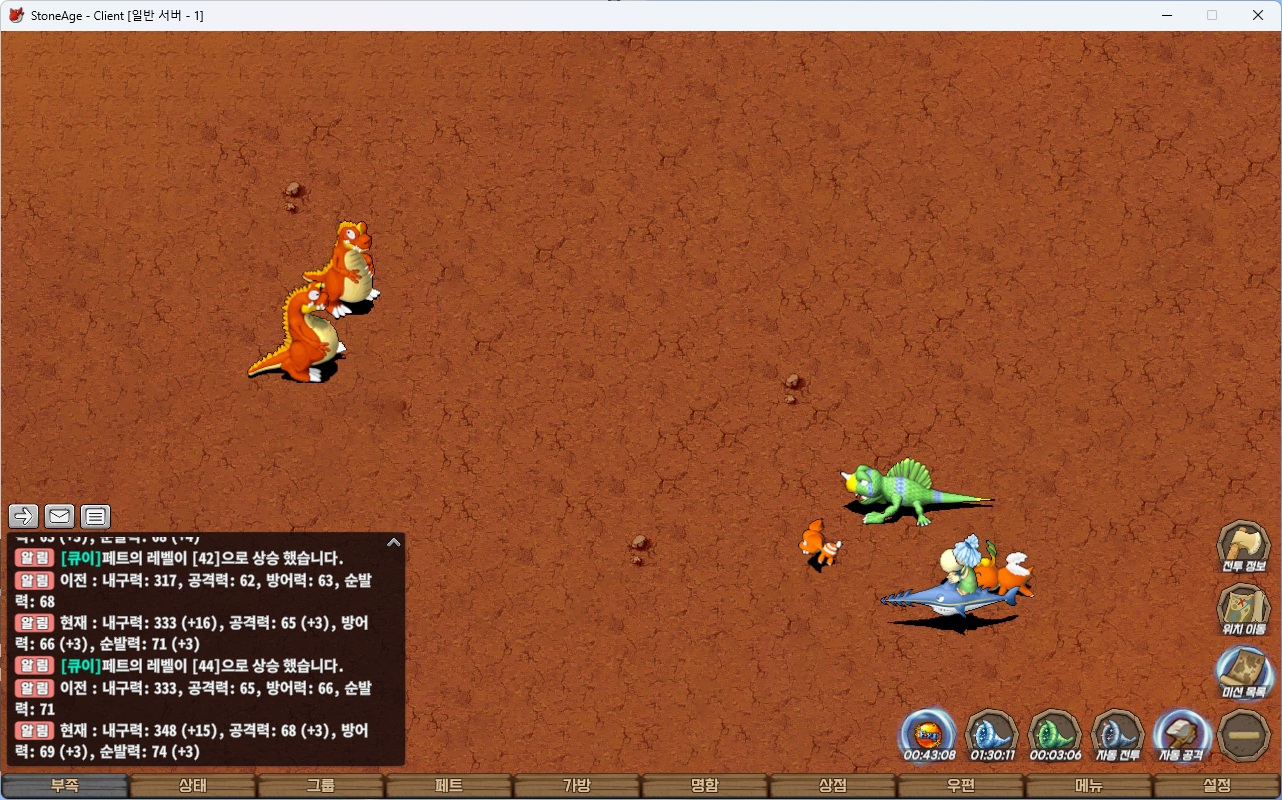
Task: Click the EXP buff orb icon
Action: coord(929,735)
